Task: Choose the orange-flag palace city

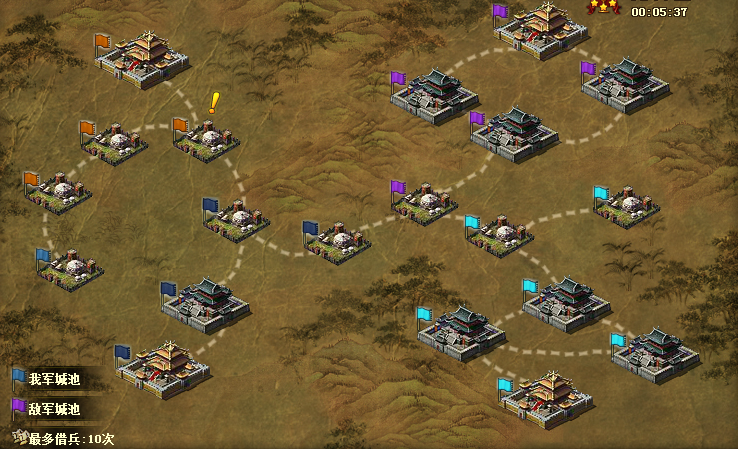Action: (x=142, y=59)
